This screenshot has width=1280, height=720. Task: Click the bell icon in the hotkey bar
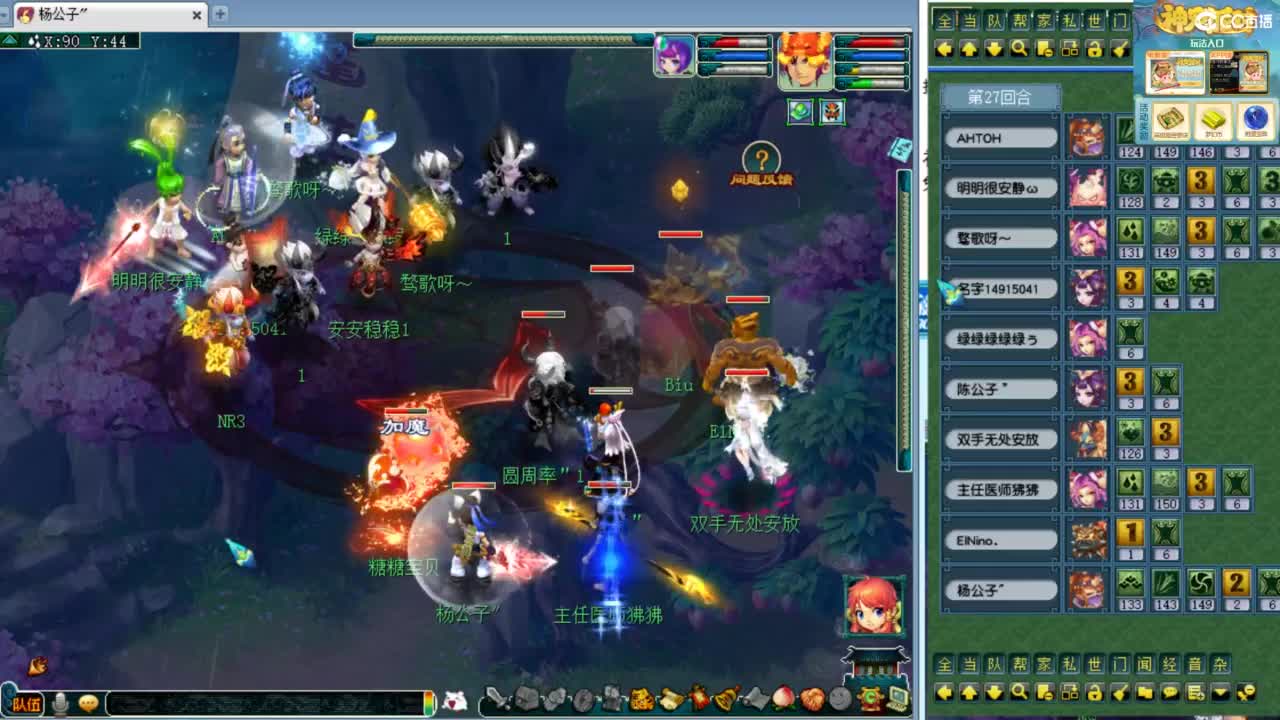[x=725, y=700]
